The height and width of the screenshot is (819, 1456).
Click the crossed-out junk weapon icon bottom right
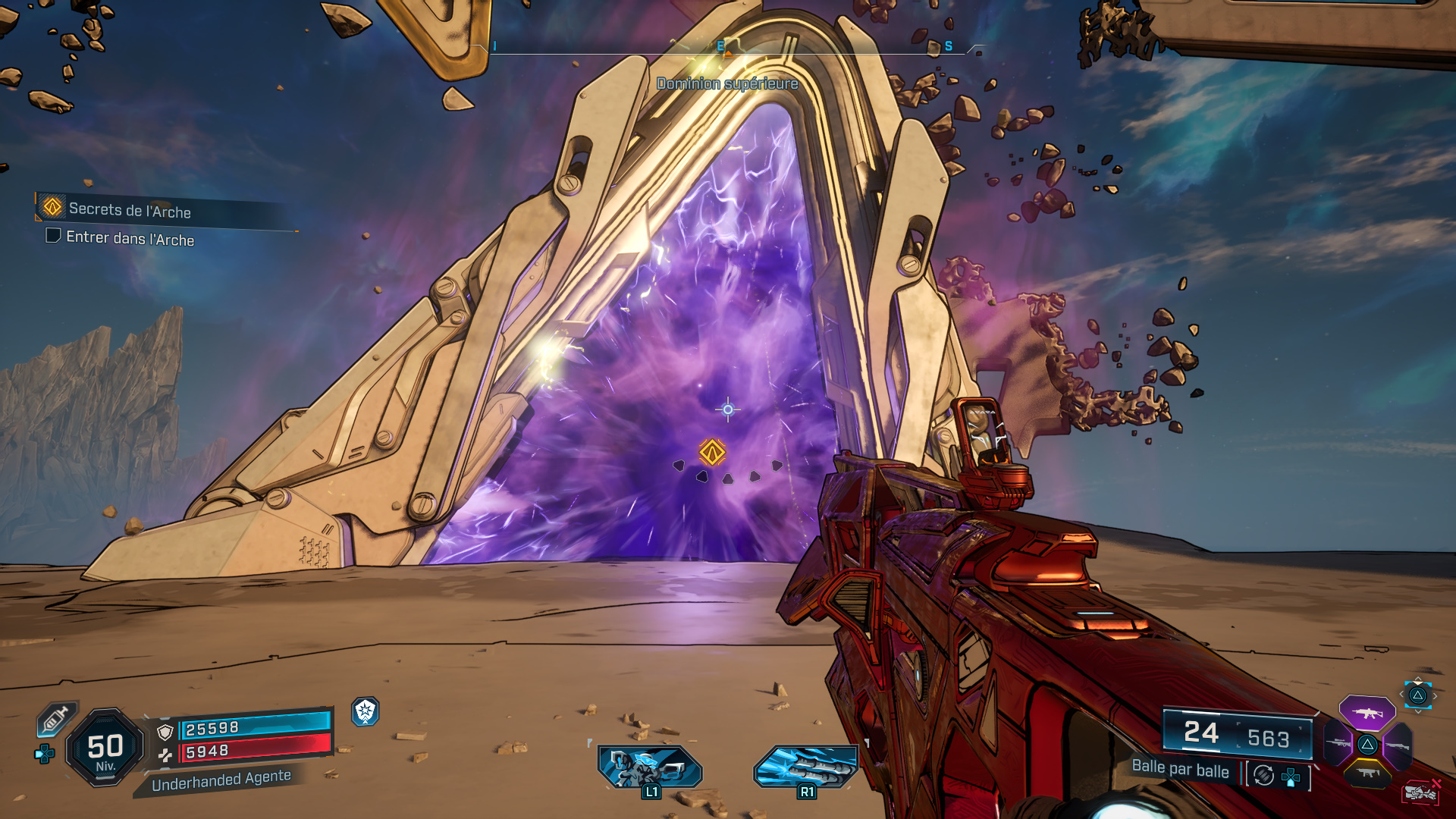(x=1422, y=791)
